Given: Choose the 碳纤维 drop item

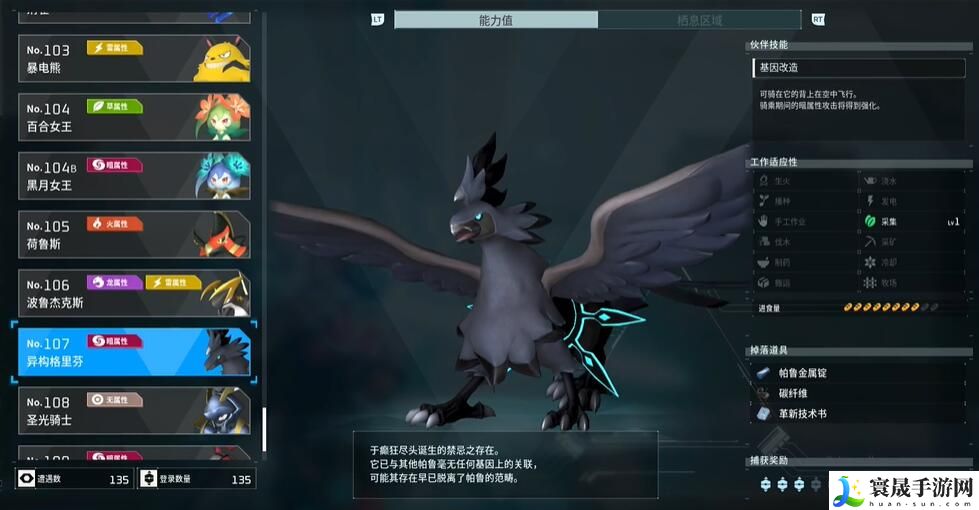Looking at the screenshot, I should pyautogui.click(x=795, y=393).
